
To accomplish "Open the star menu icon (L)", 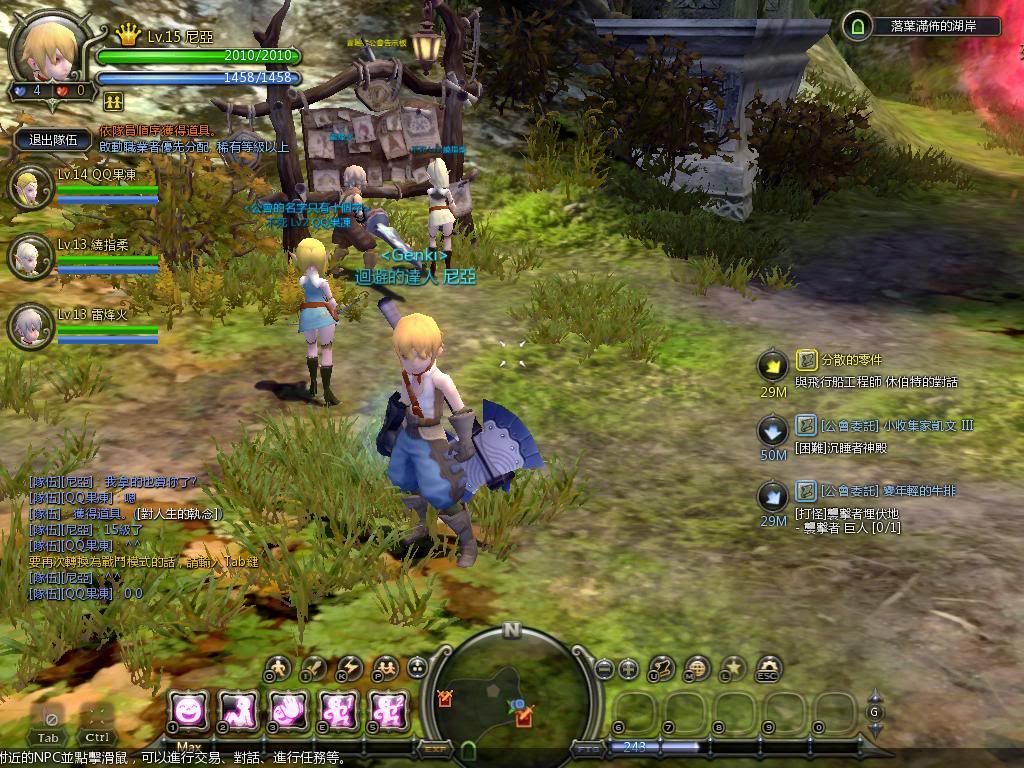I will pos(733,667).
